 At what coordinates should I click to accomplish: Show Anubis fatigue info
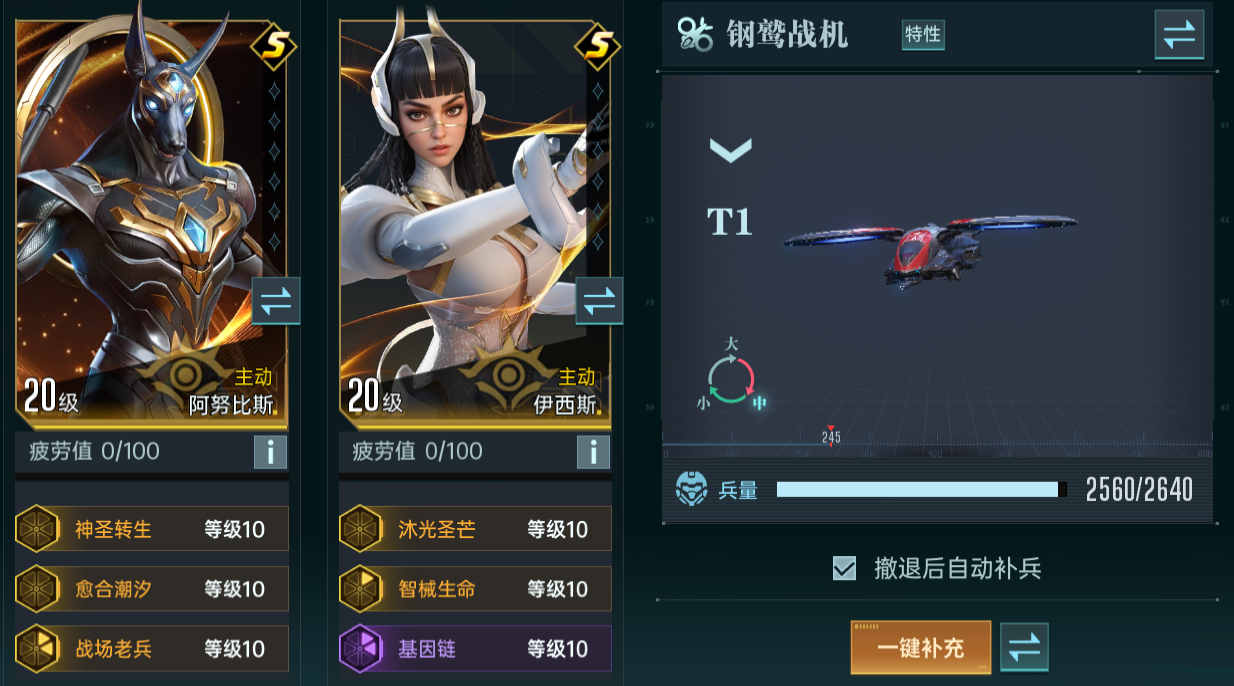(270, 452)
